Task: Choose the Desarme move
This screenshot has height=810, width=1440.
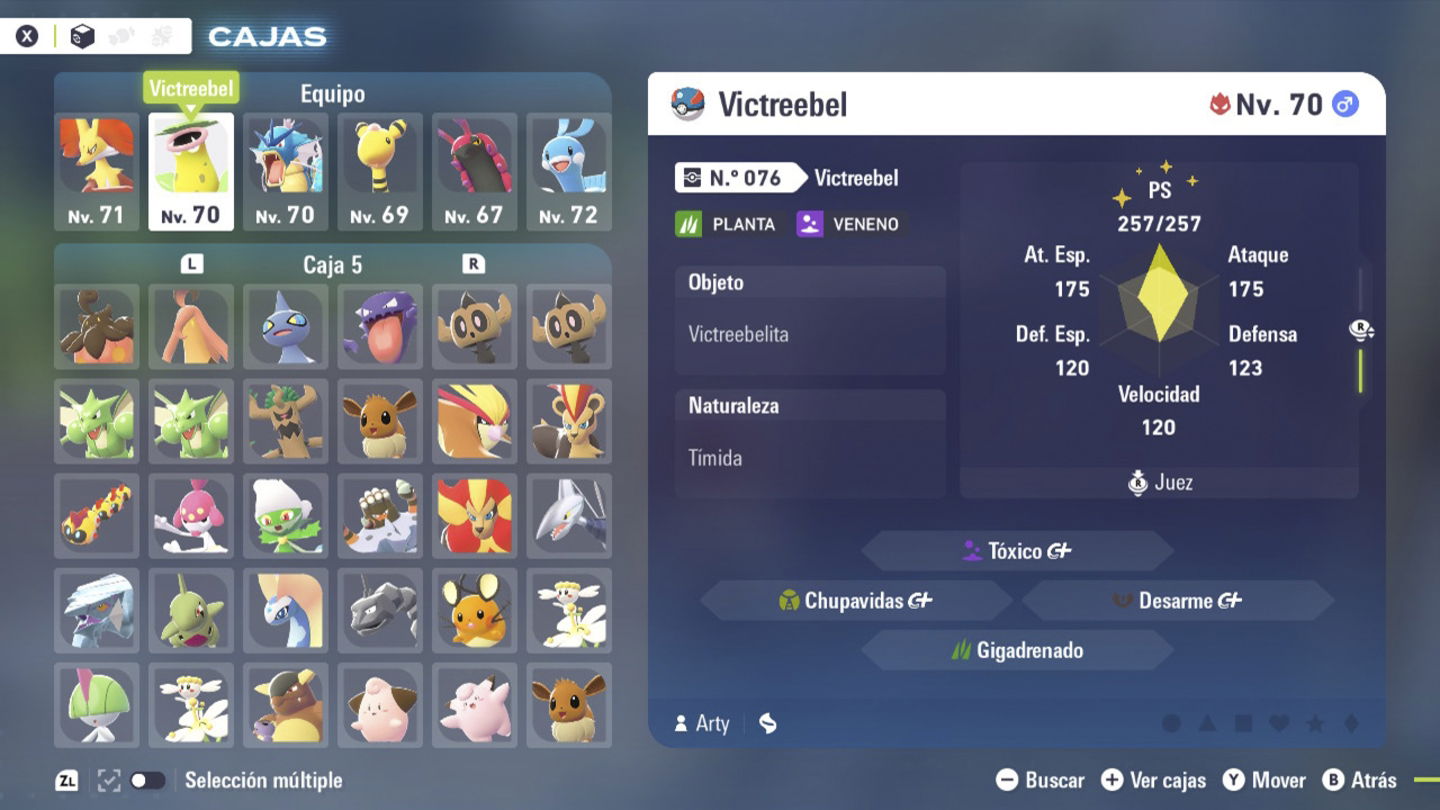Action: pos(1177,601)
